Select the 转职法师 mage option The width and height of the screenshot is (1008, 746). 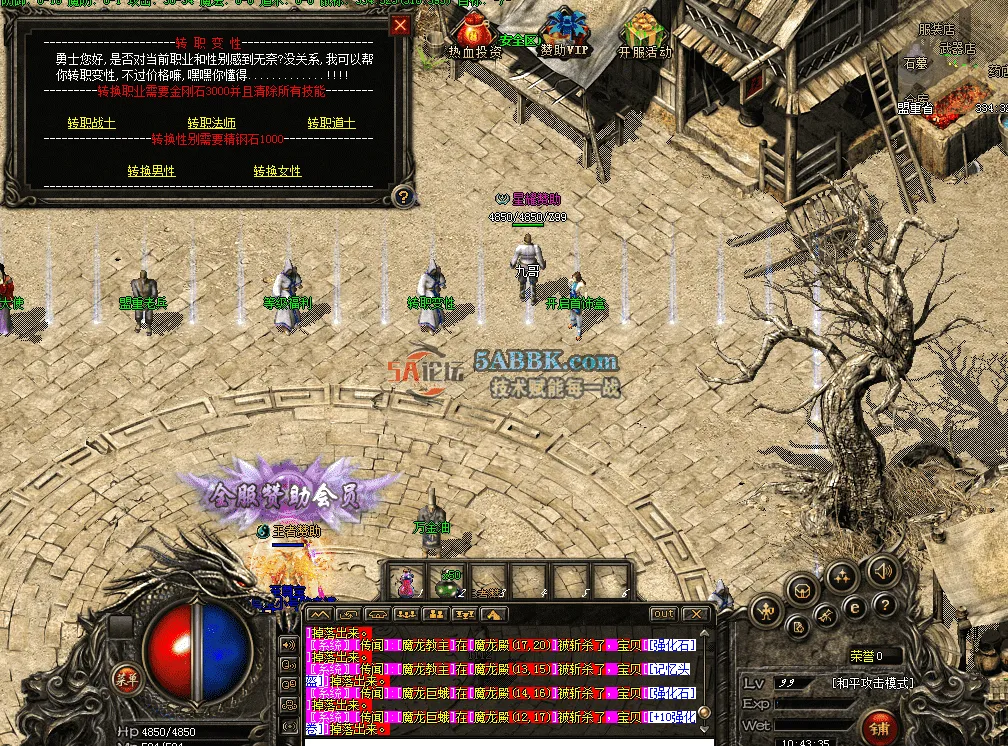point(211,123)
